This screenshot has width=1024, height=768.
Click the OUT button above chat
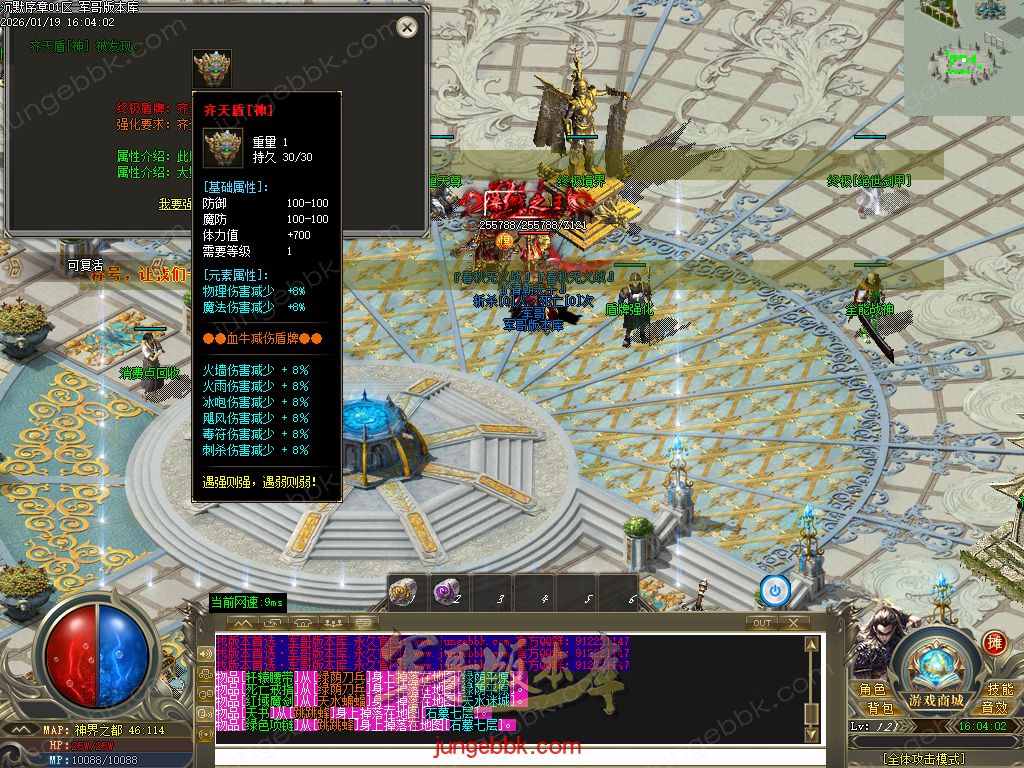tap(762, 623)
